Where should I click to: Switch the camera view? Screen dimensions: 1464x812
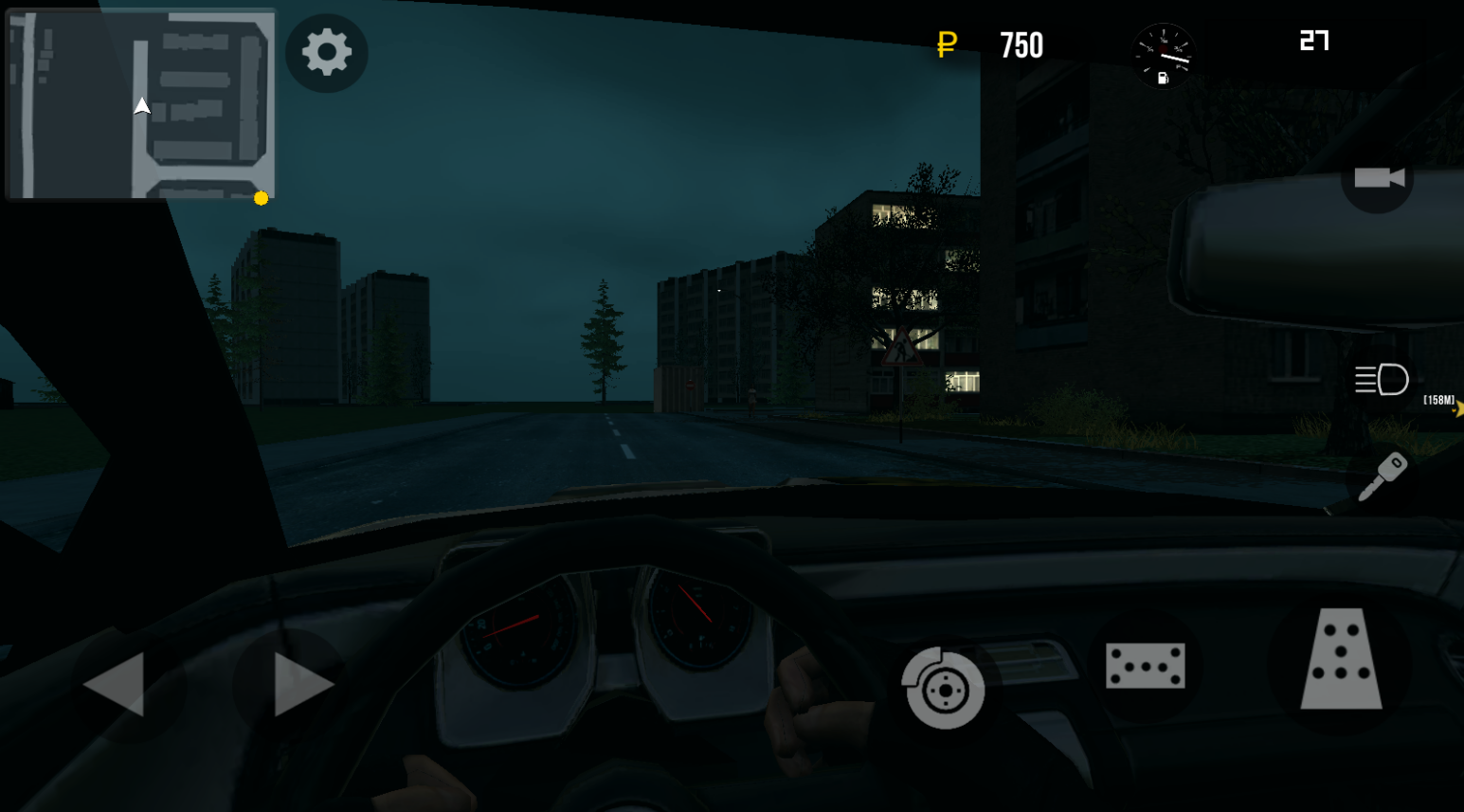[1380, 176]
